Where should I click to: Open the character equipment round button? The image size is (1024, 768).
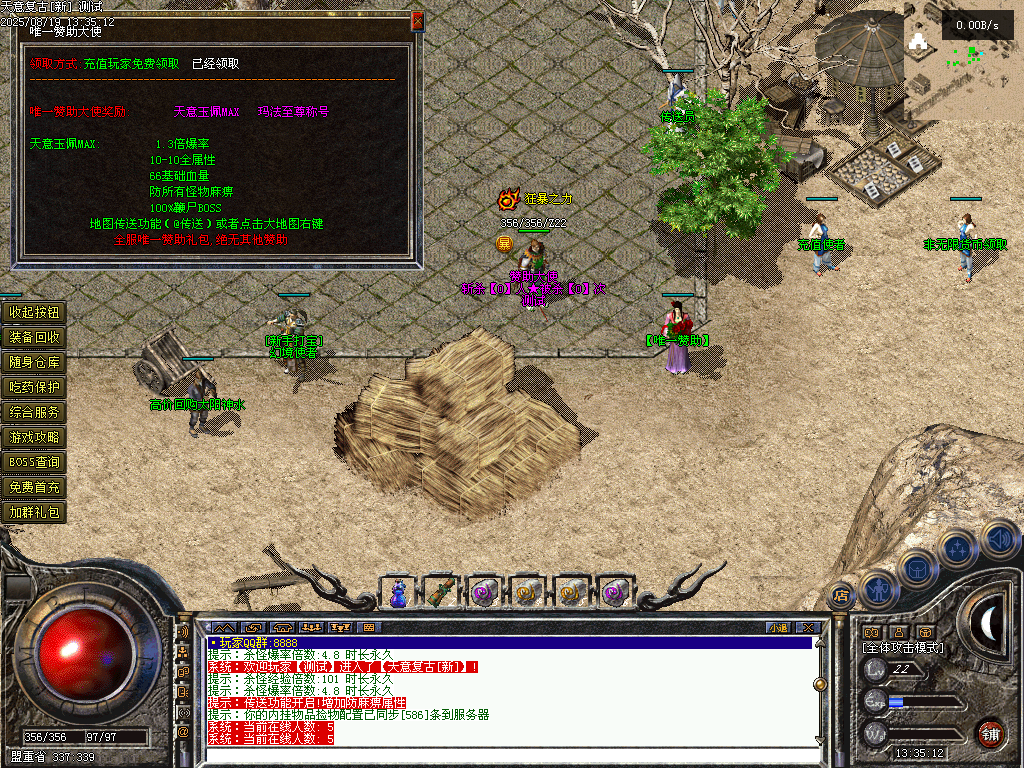coord(877,586)
